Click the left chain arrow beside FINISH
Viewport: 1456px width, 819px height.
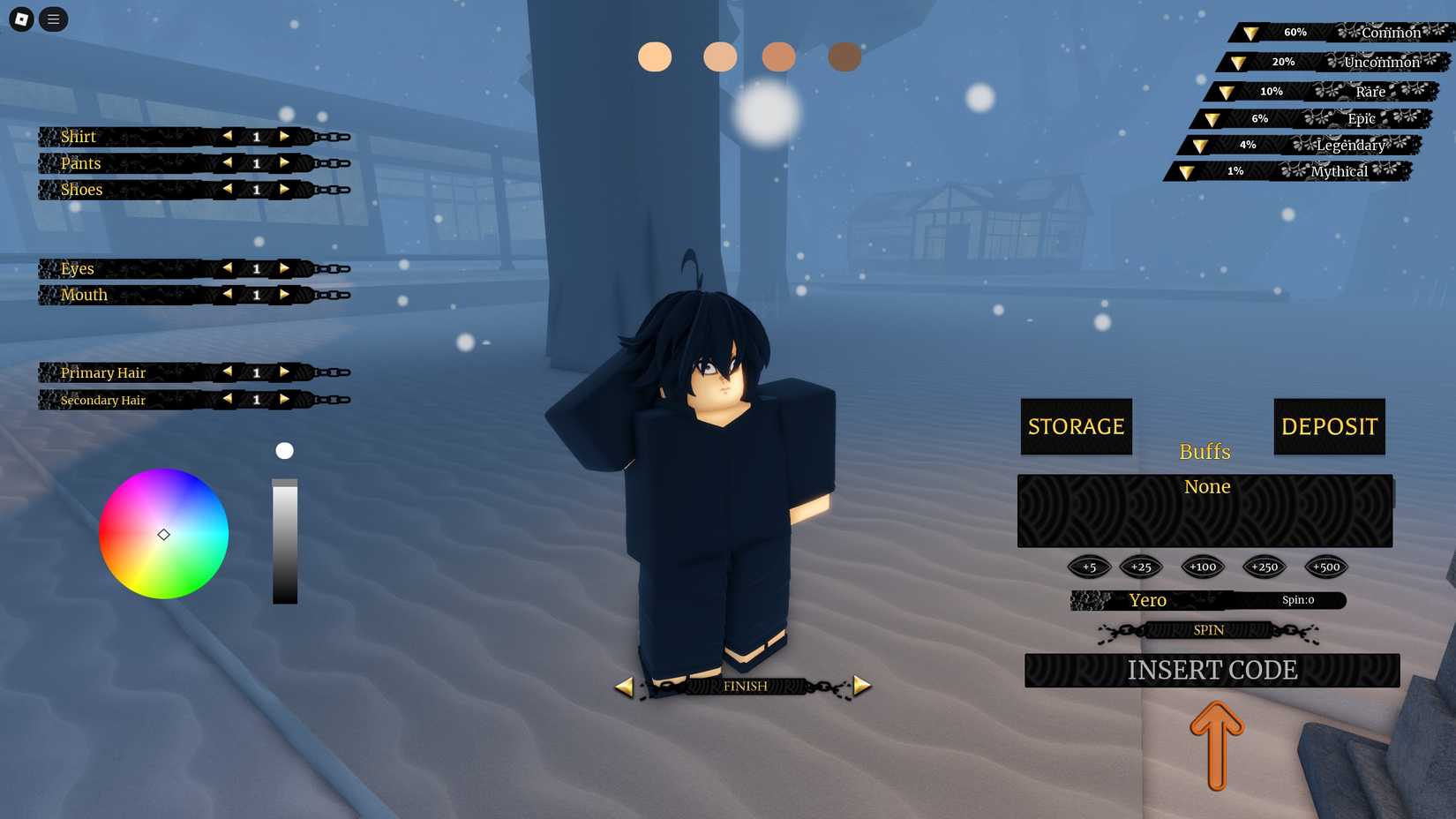[x=627, y=685]
